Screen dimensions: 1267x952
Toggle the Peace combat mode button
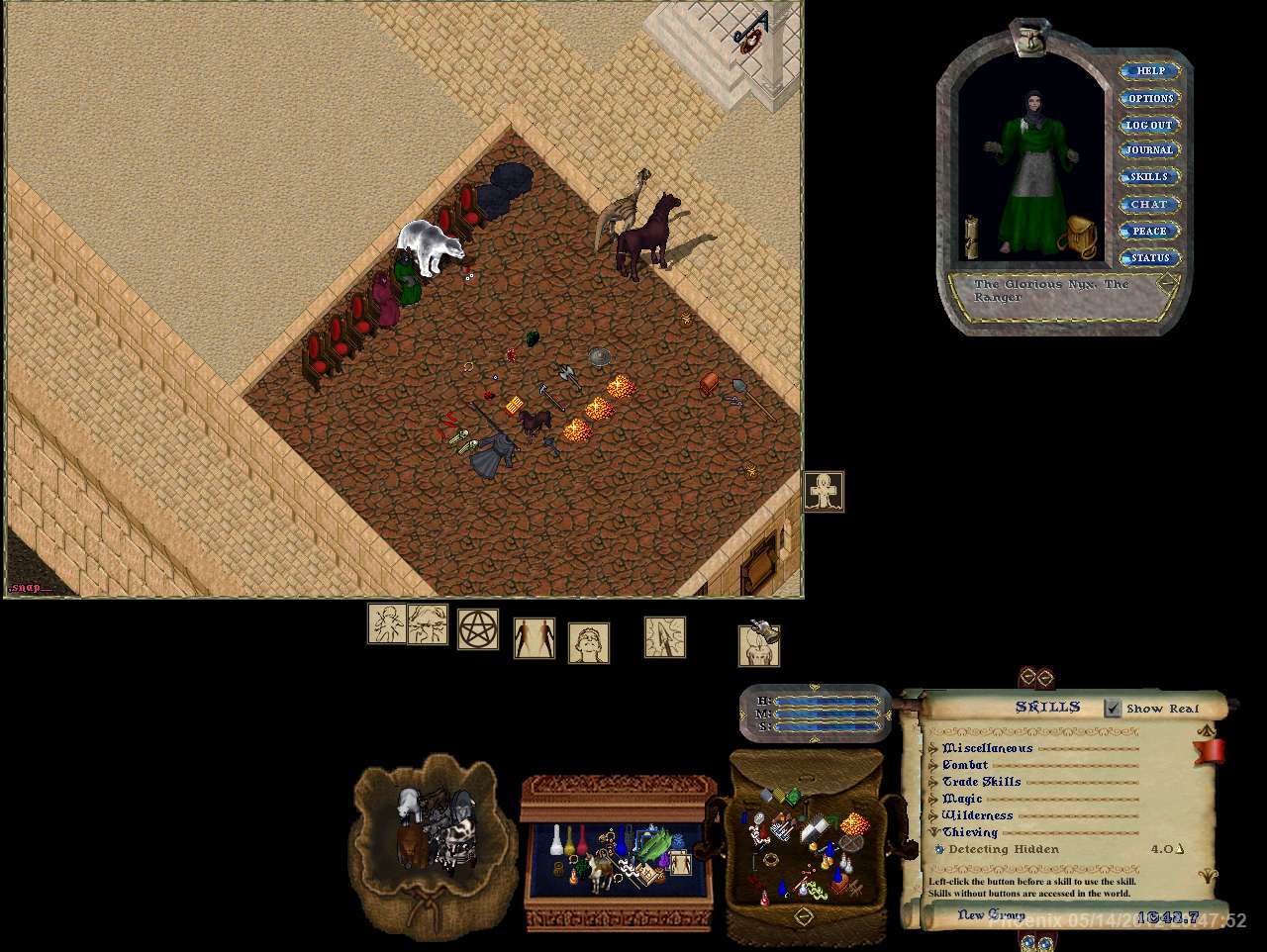click(x=1148, y=231)
